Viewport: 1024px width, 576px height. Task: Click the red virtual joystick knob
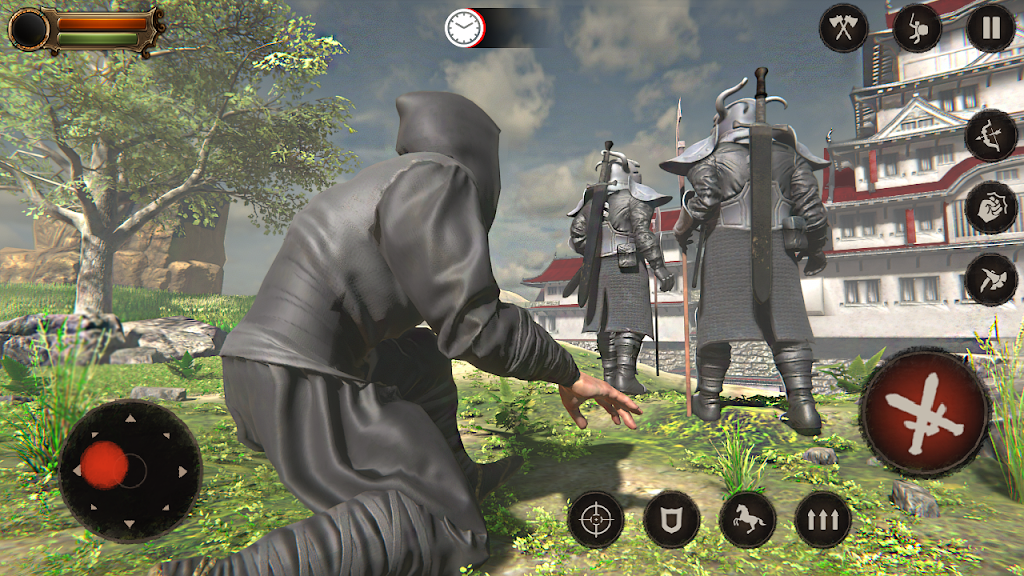[x=104, y=465]
